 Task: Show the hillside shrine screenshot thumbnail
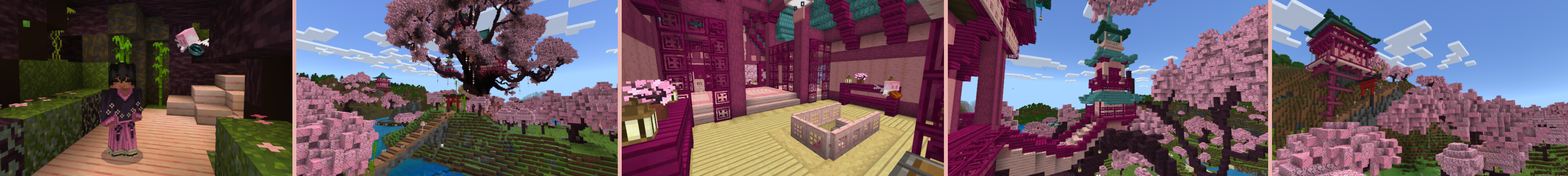pyautogui.click(x=1419, y=88)
